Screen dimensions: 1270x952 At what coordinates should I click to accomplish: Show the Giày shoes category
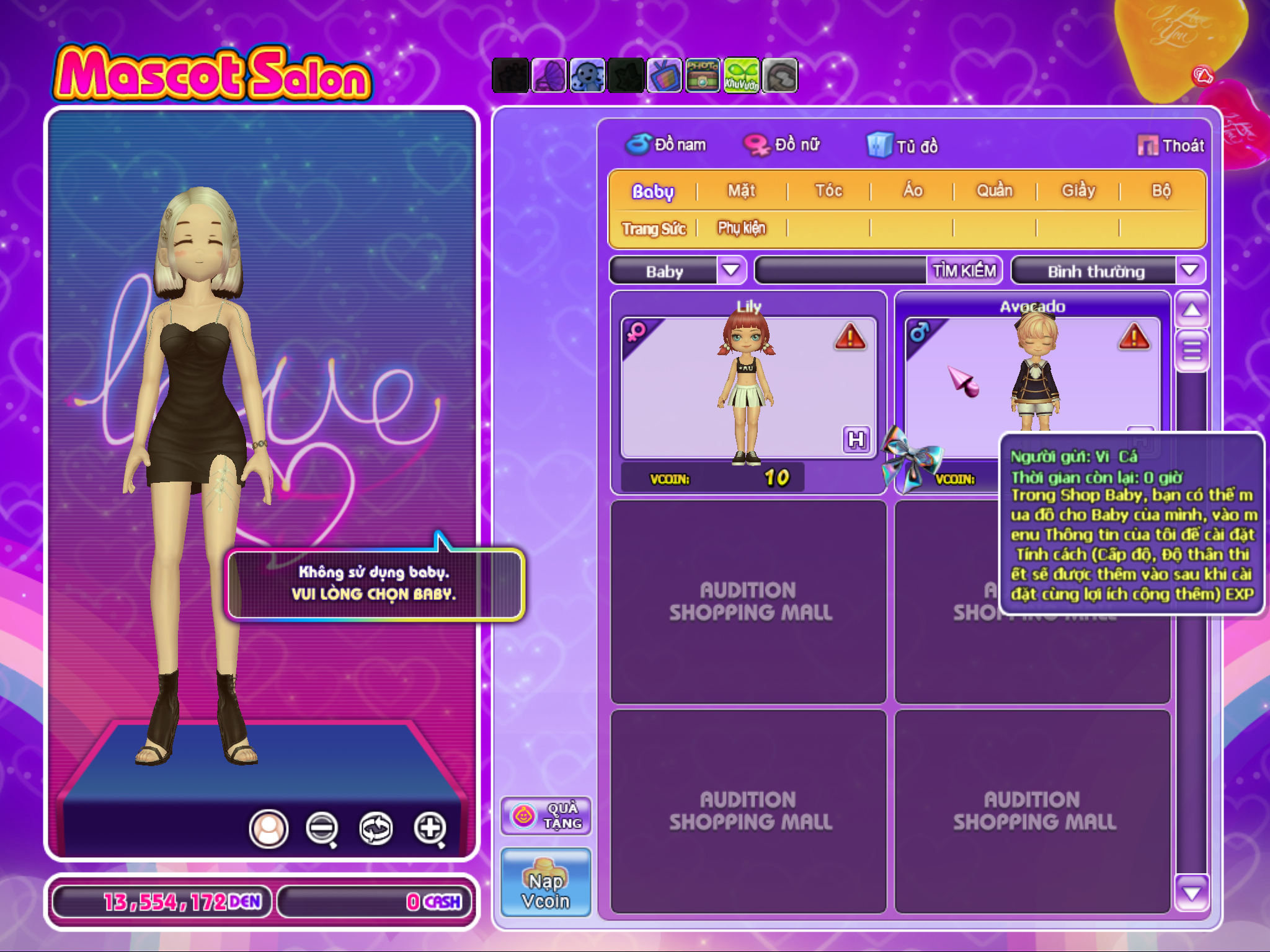click(x=1078, y=191)
